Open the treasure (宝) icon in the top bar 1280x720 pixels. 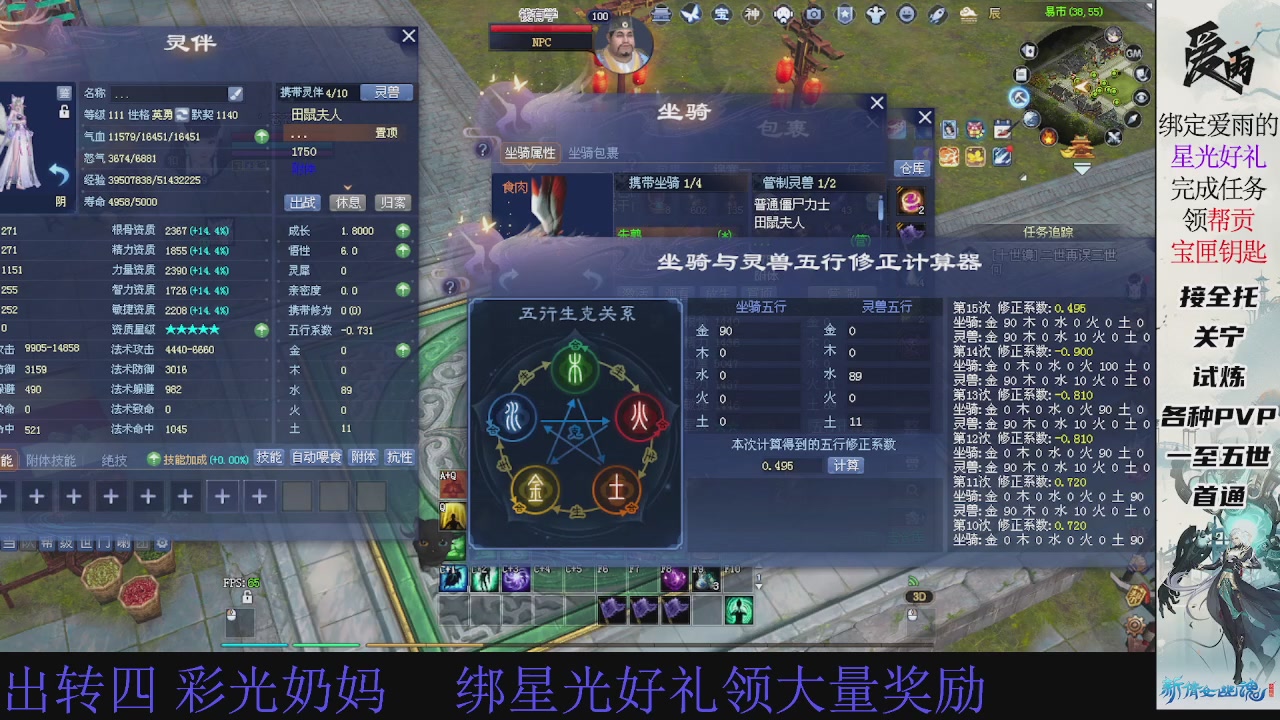722,14
